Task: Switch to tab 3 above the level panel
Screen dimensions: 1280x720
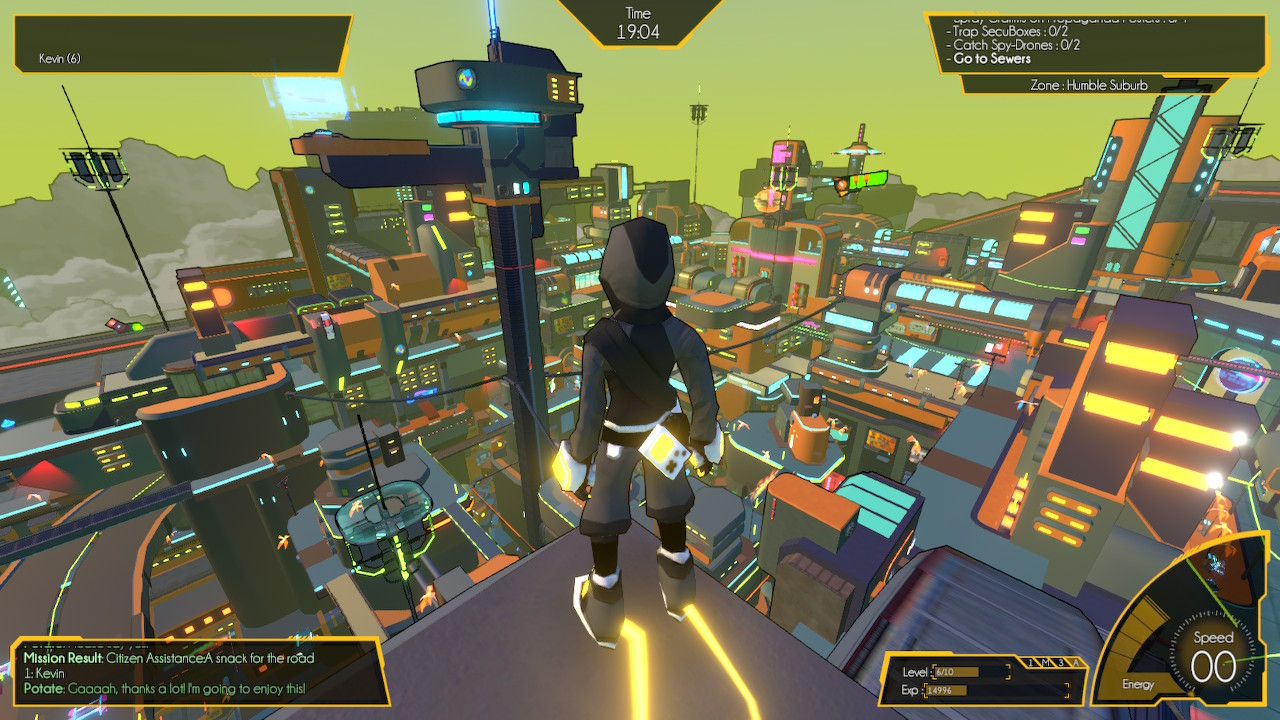Action: [1061, 663]
